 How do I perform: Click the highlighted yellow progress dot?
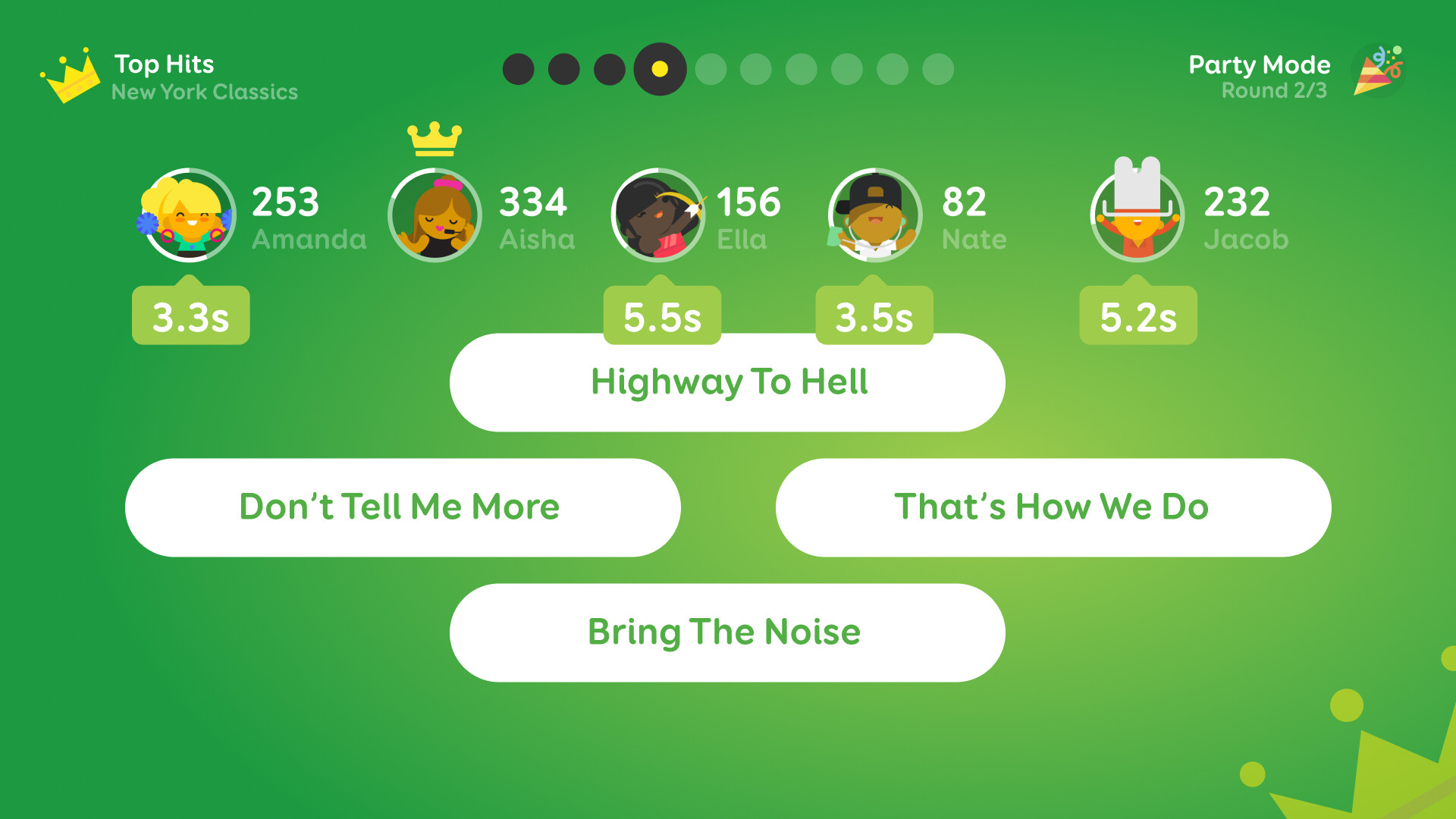click(x=658, y=69)
